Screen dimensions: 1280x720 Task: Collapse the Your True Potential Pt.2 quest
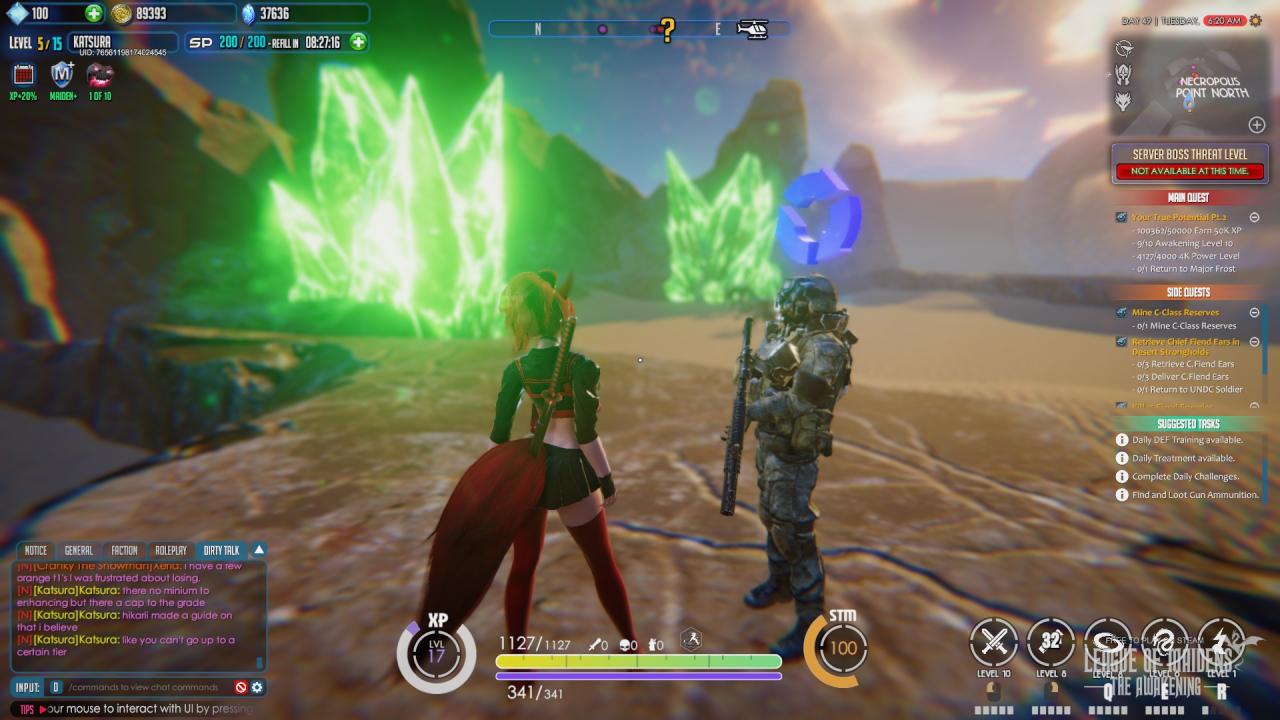1254,217
